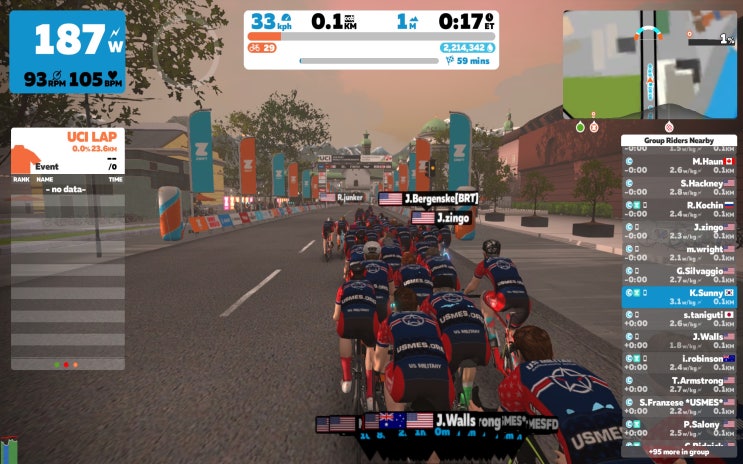Screen dimensions: 743x464
Task: Pick G.Silvaggio from the nearby riders list
Action: click(x=679, y=275)
